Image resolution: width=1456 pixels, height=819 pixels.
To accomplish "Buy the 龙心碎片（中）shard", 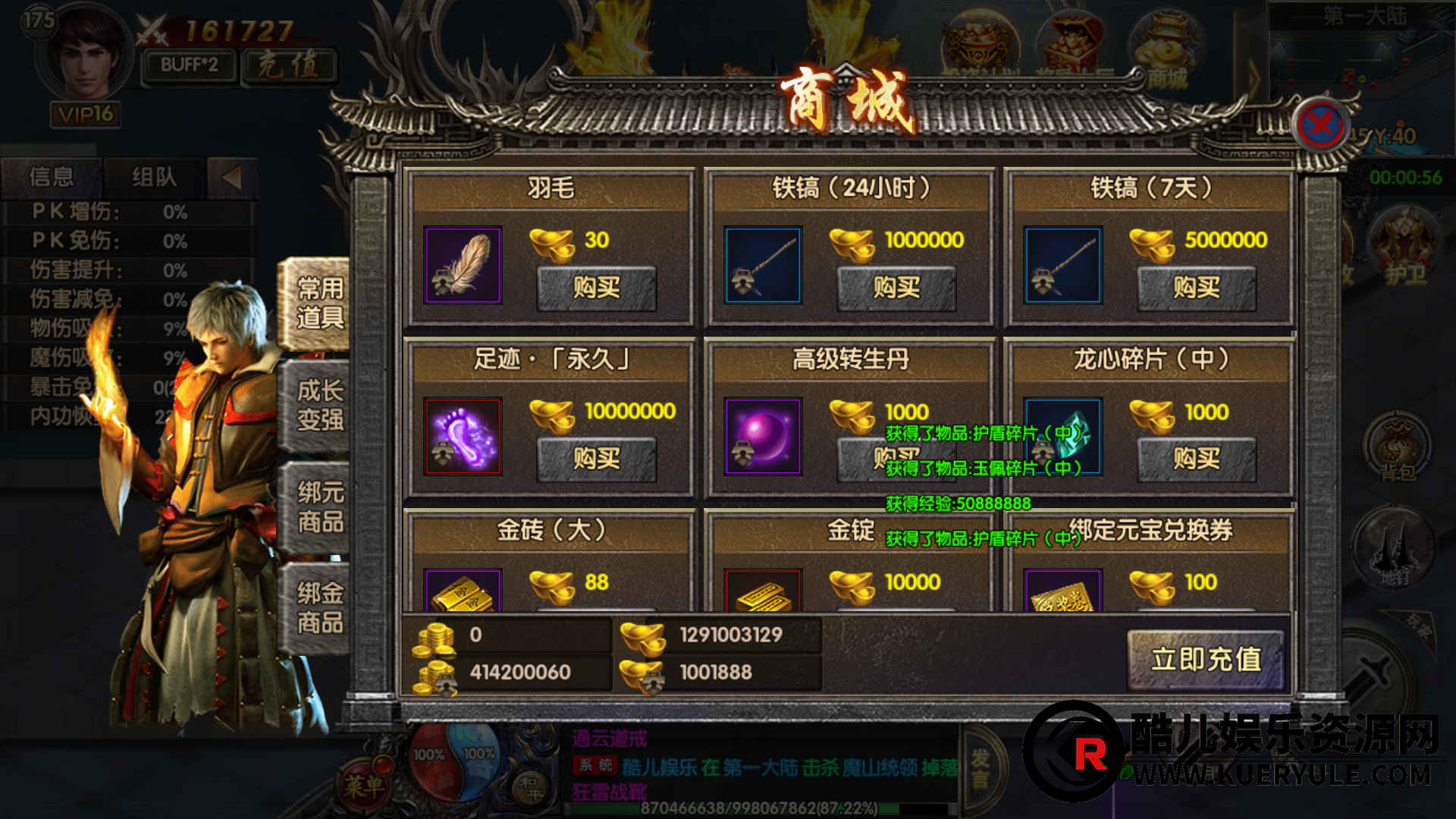I will (x=1196, y=459).
